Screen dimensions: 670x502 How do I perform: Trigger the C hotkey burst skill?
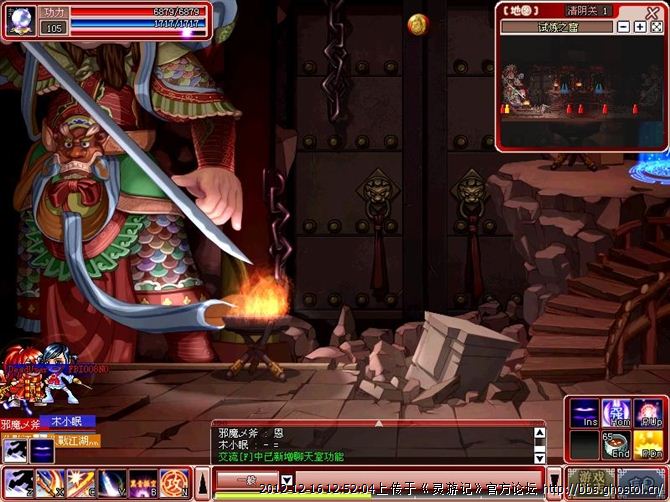[x=79, y=483]
